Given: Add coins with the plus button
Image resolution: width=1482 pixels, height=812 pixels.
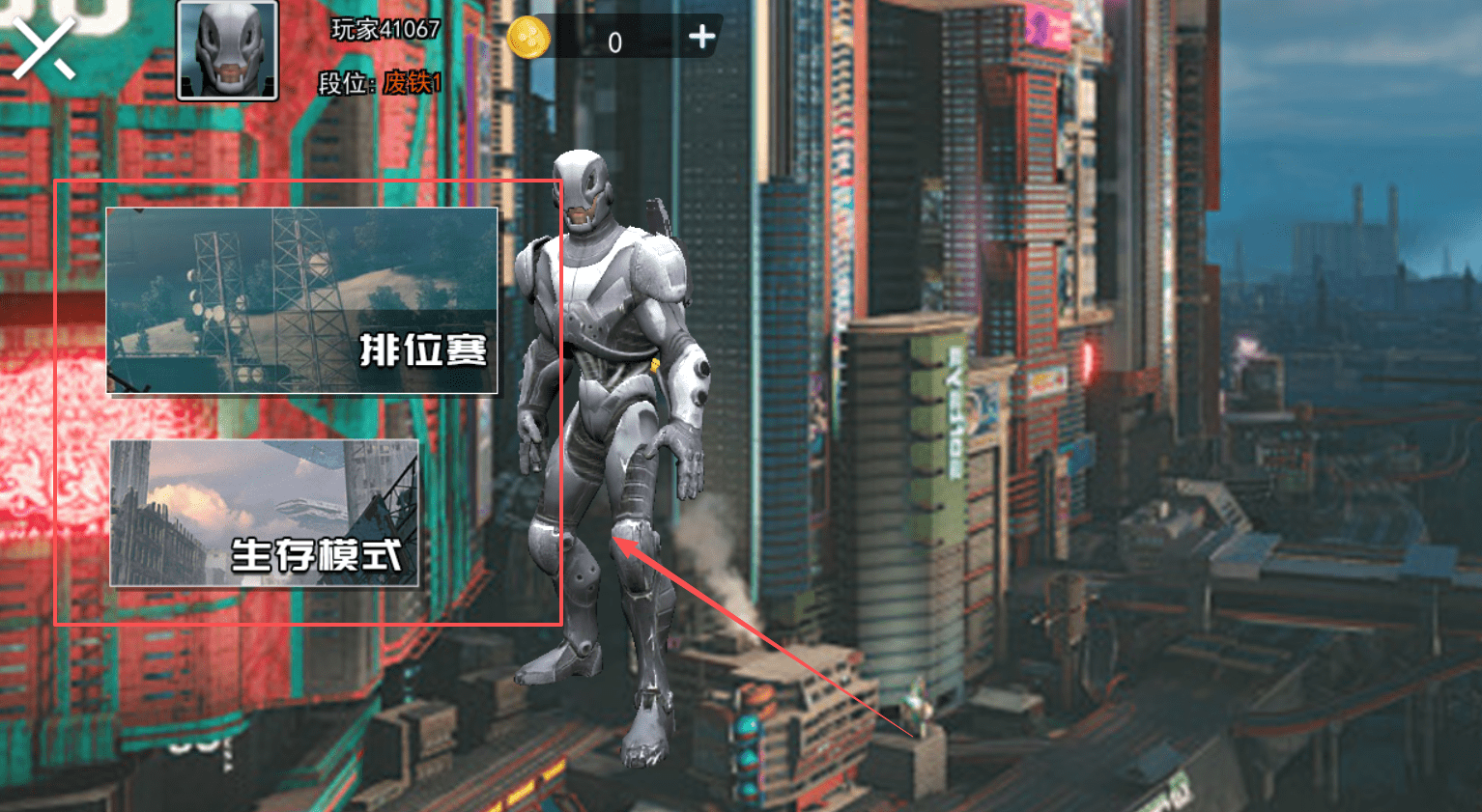Looking at the screenshot, I should (702, 38).
